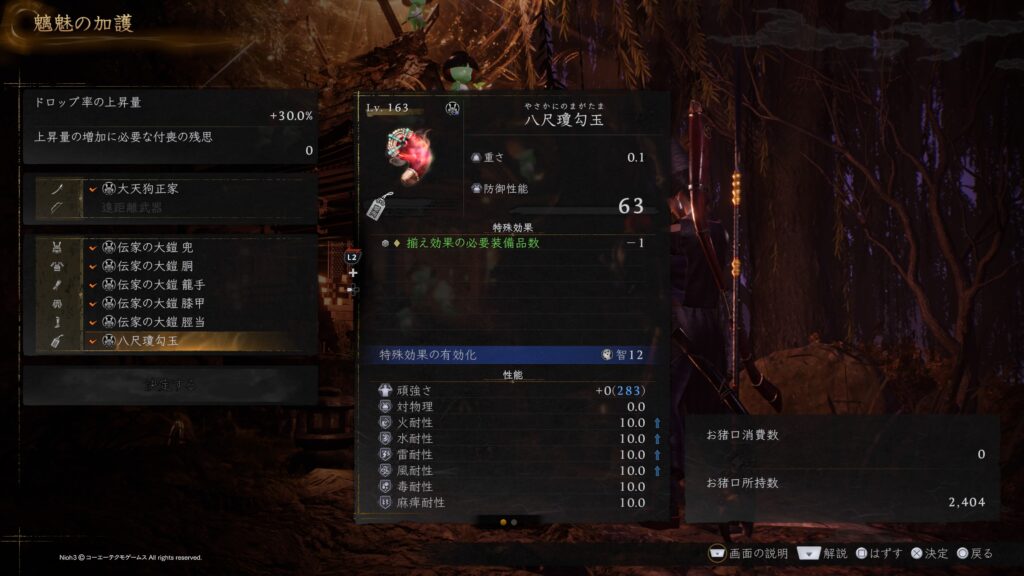1024x576 pixels.
Task: Click the 八尺瓊勾玉 magatama item thumbnail
Action: click(411, 160)
